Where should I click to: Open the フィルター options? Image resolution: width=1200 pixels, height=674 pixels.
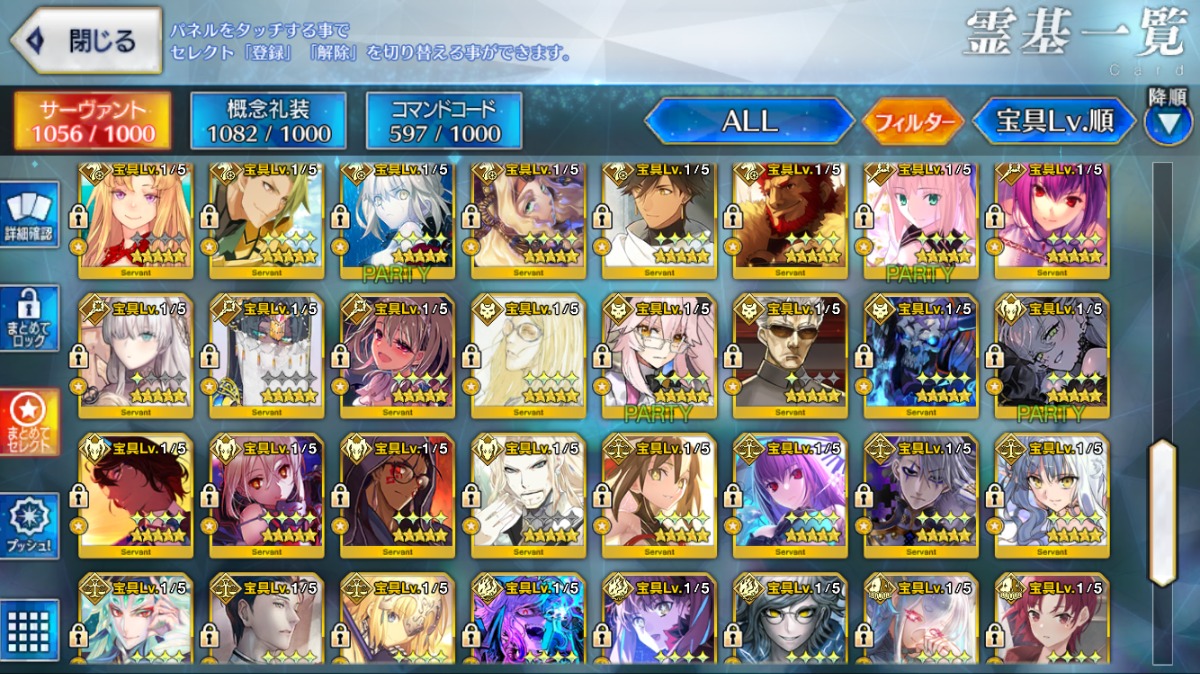pos(913,122)
